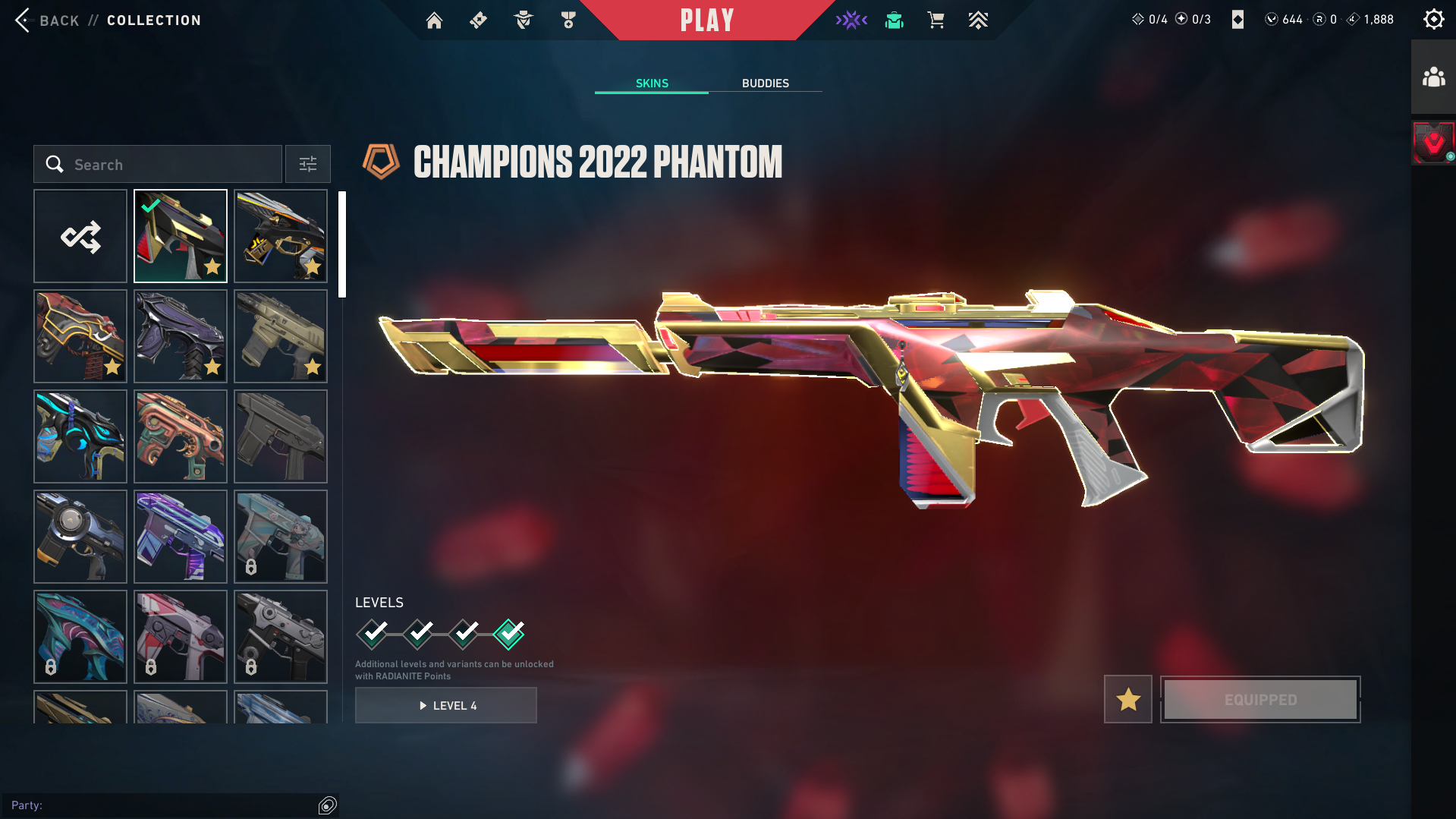
Task: Select the equipped Champions 2022 Phantom thumbnail
Action: [x=181, y=237]
